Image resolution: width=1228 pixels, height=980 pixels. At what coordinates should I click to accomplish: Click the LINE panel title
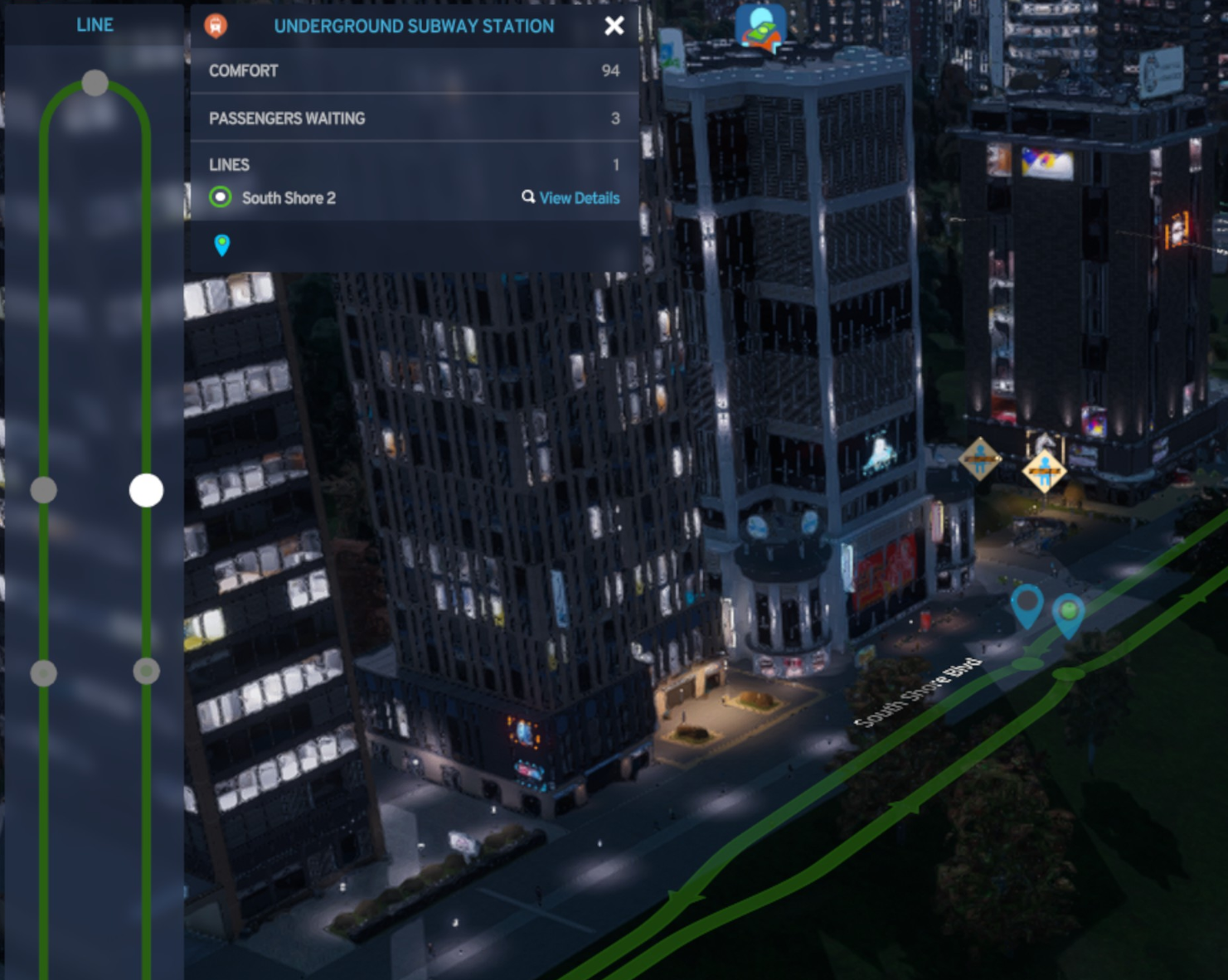pyautogui.click(x=95, y=25)
